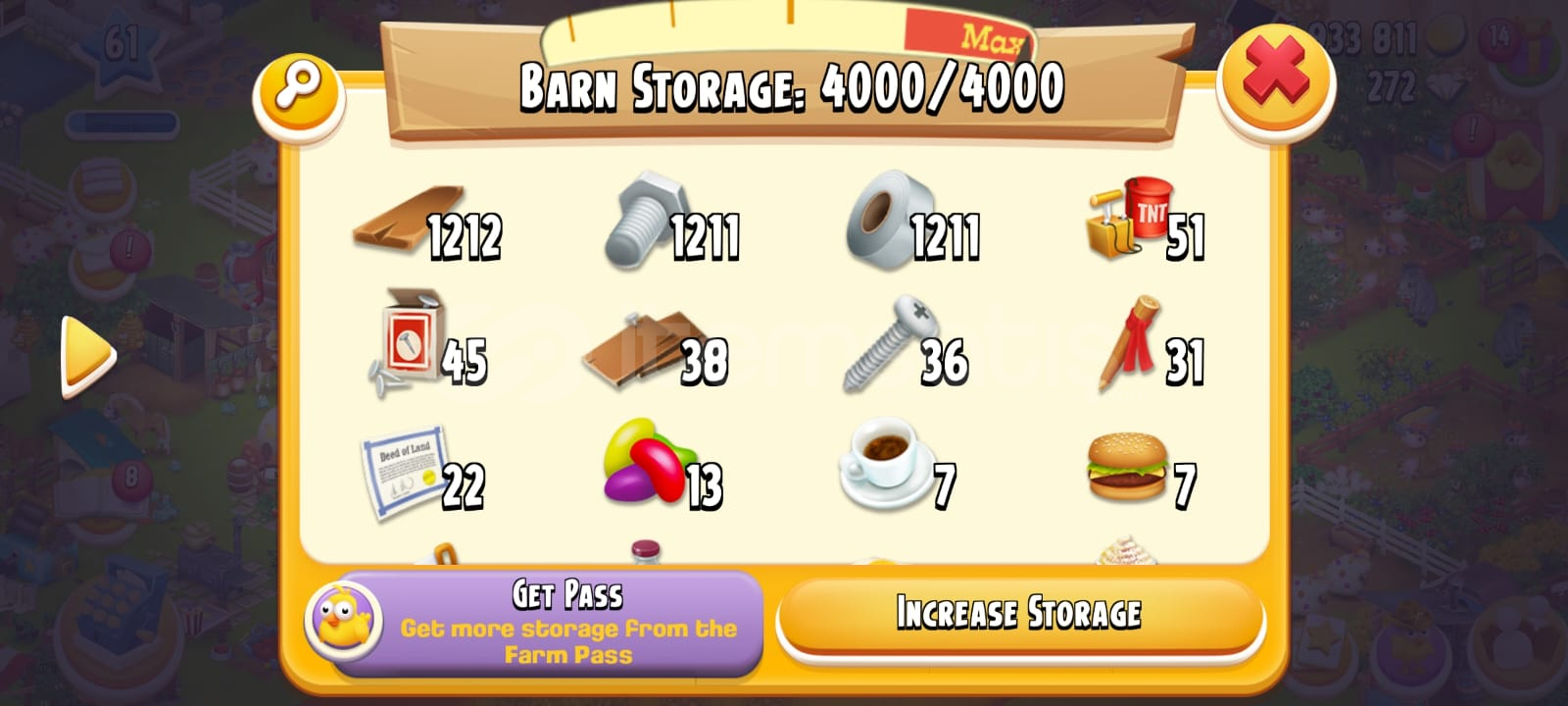The height and width of the screenshot is (706, 1568).
Task: Select the hamburger item
Action: point(1127,466)
